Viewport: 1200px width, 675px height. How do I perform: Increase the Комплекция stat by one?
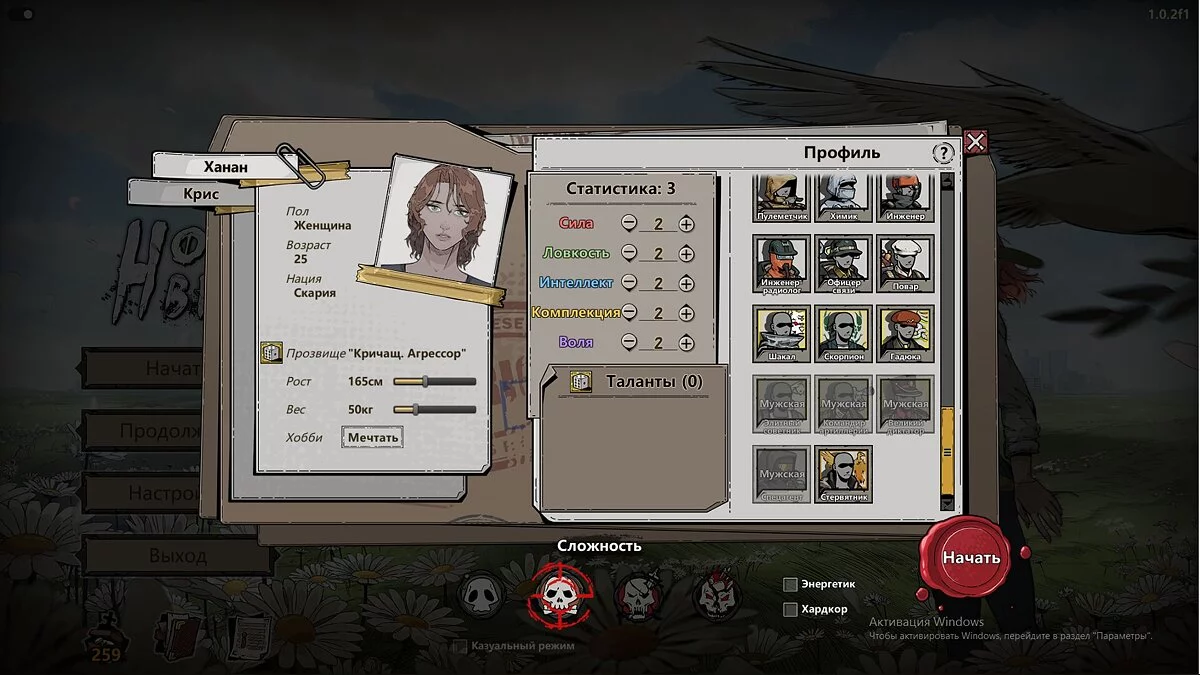point(687,313)
